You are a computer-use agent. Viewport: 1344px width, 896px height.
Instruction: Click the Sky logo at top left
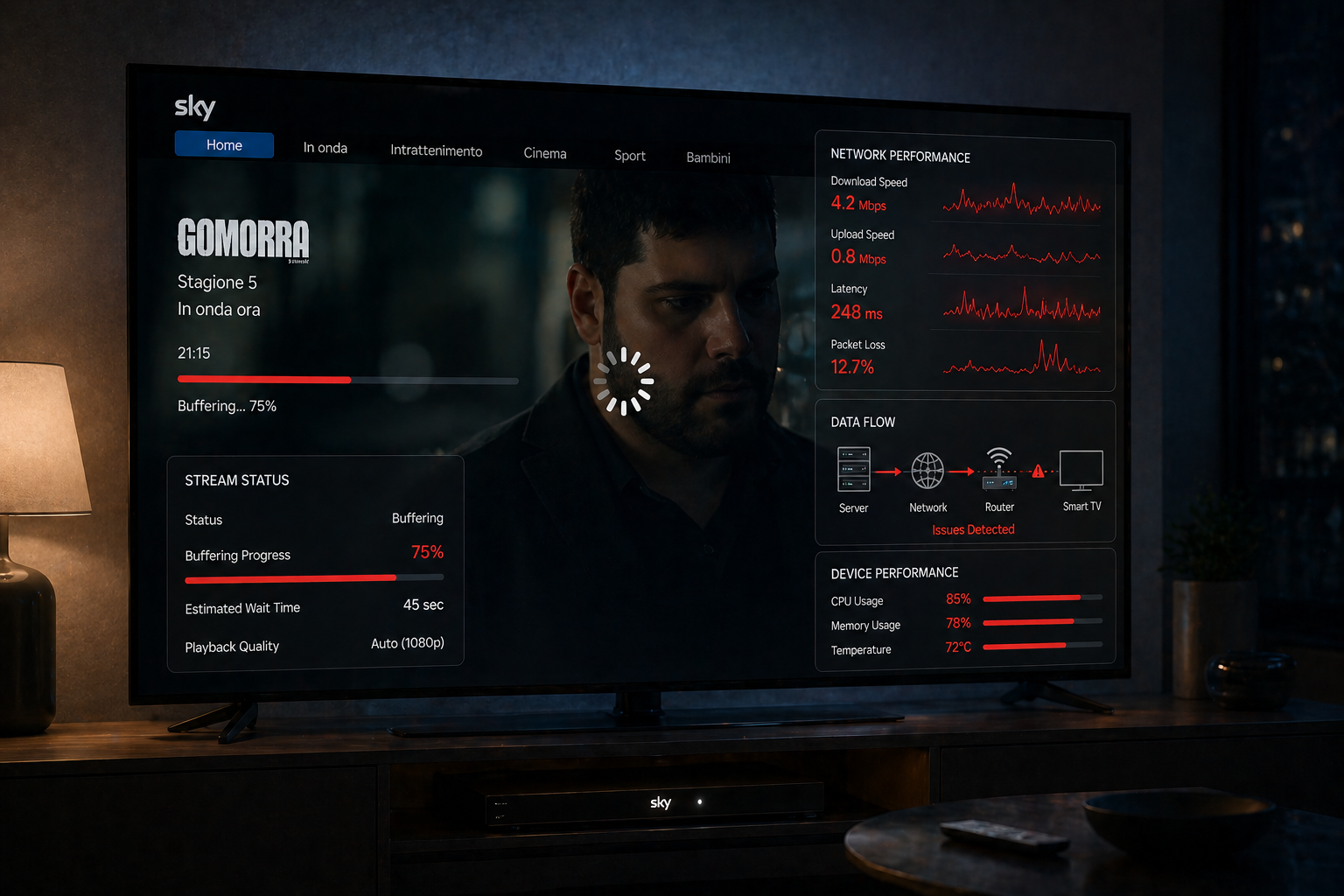(194, 107)
